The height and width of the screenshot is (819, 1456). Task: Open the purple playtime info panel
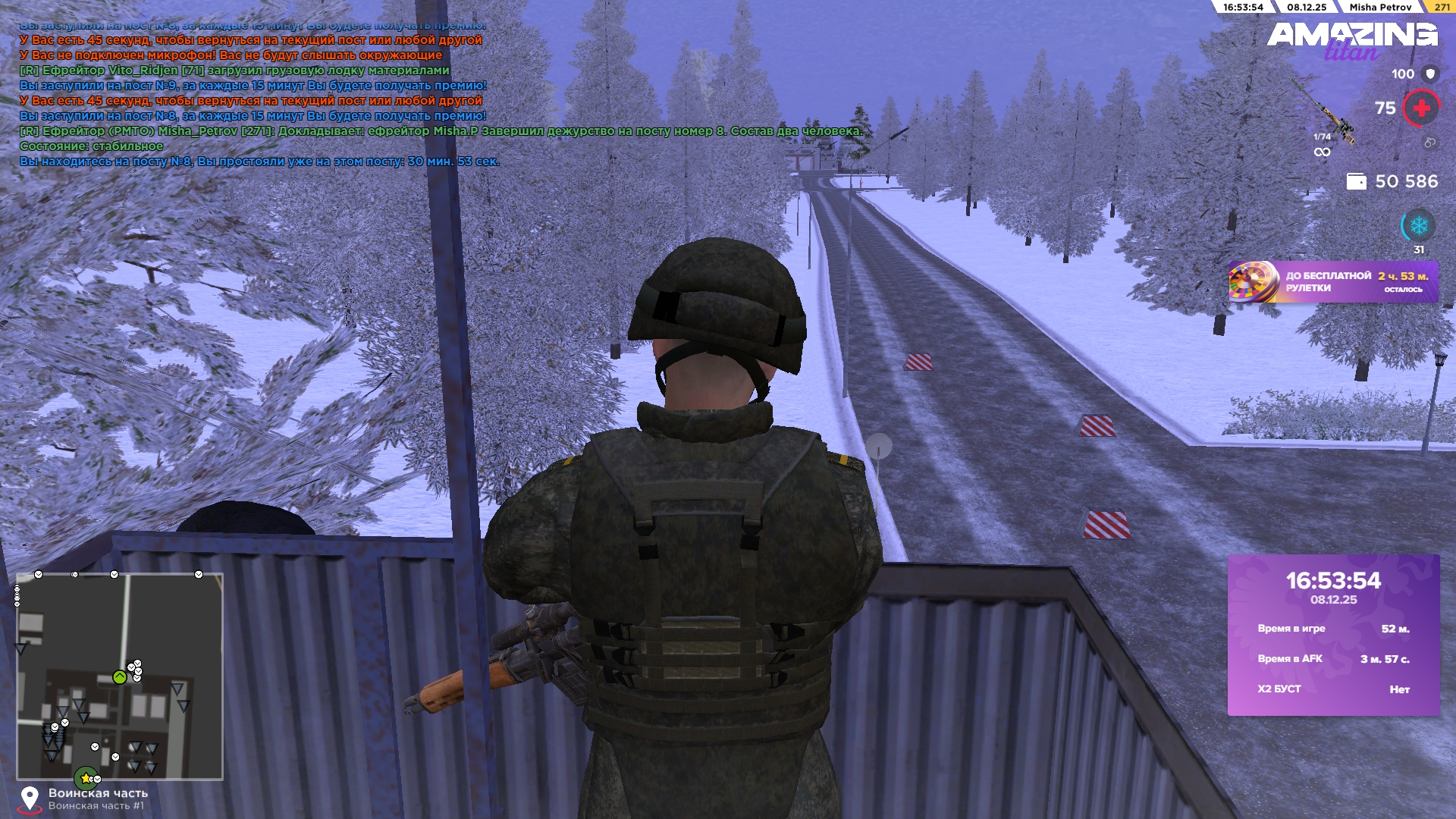(1333, 635)
